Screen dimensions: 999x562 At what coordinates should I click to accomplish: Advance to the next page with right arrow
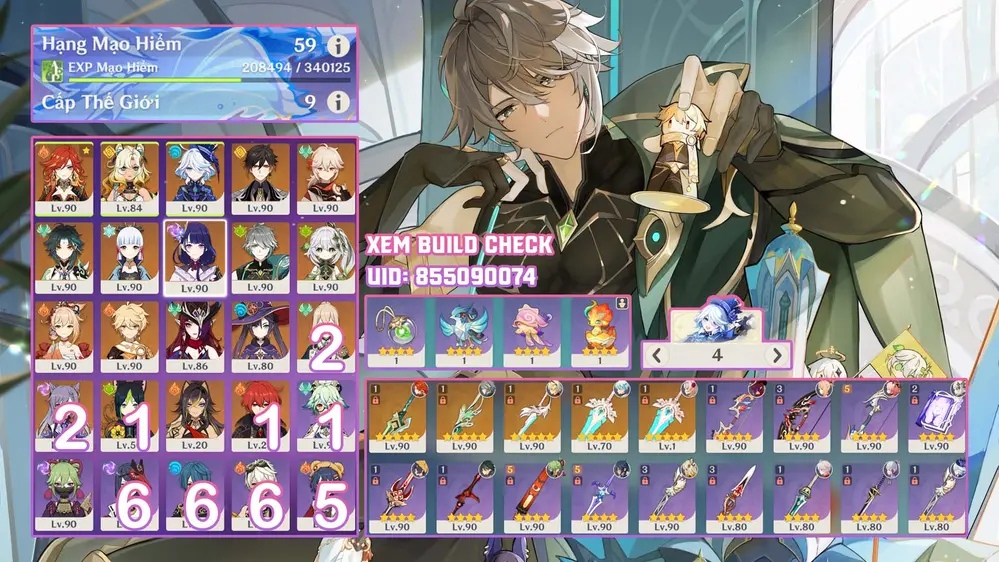pos(777,355)
